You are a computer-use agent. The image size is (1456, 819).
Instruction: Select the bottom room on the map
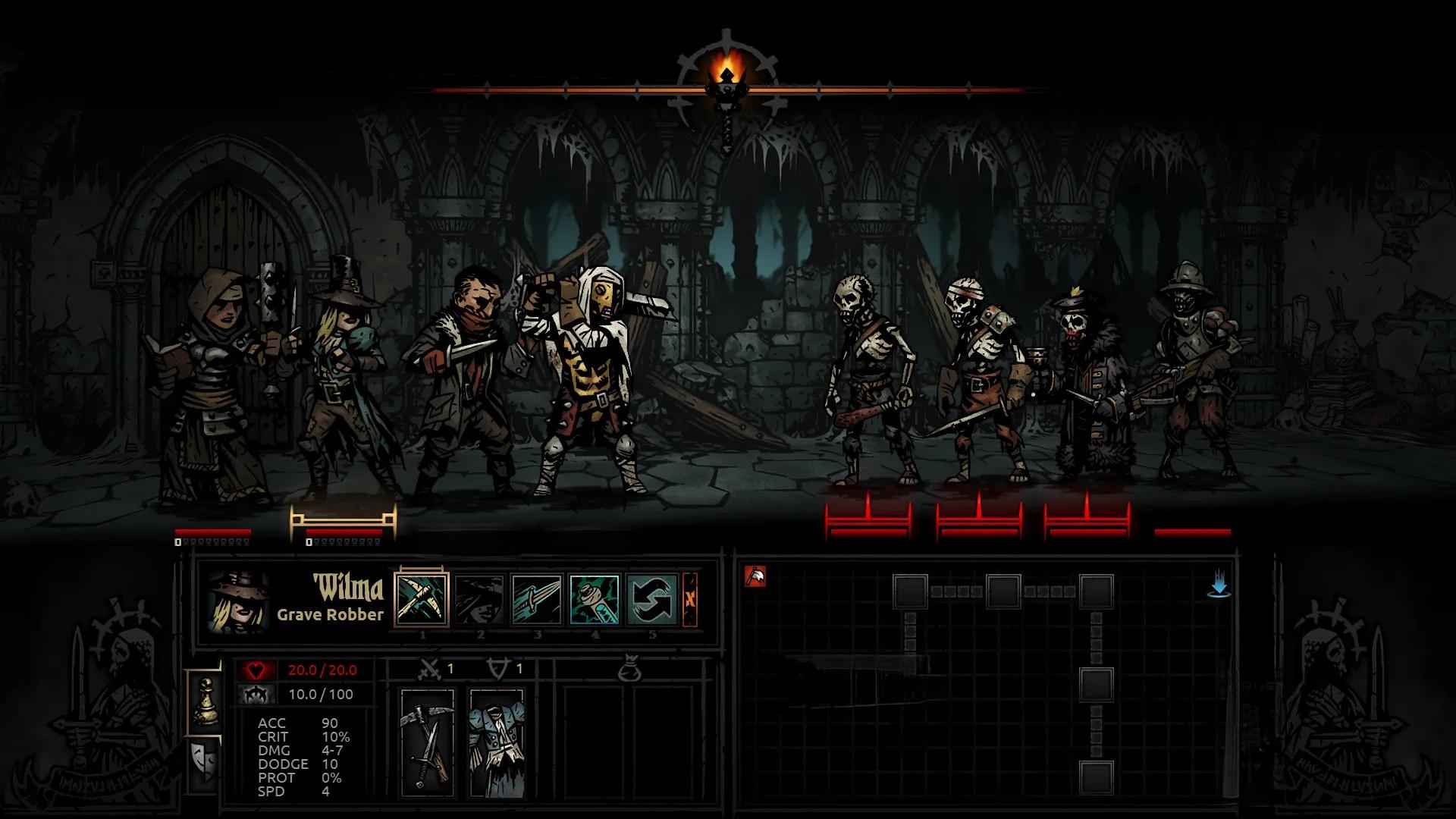1097,779
